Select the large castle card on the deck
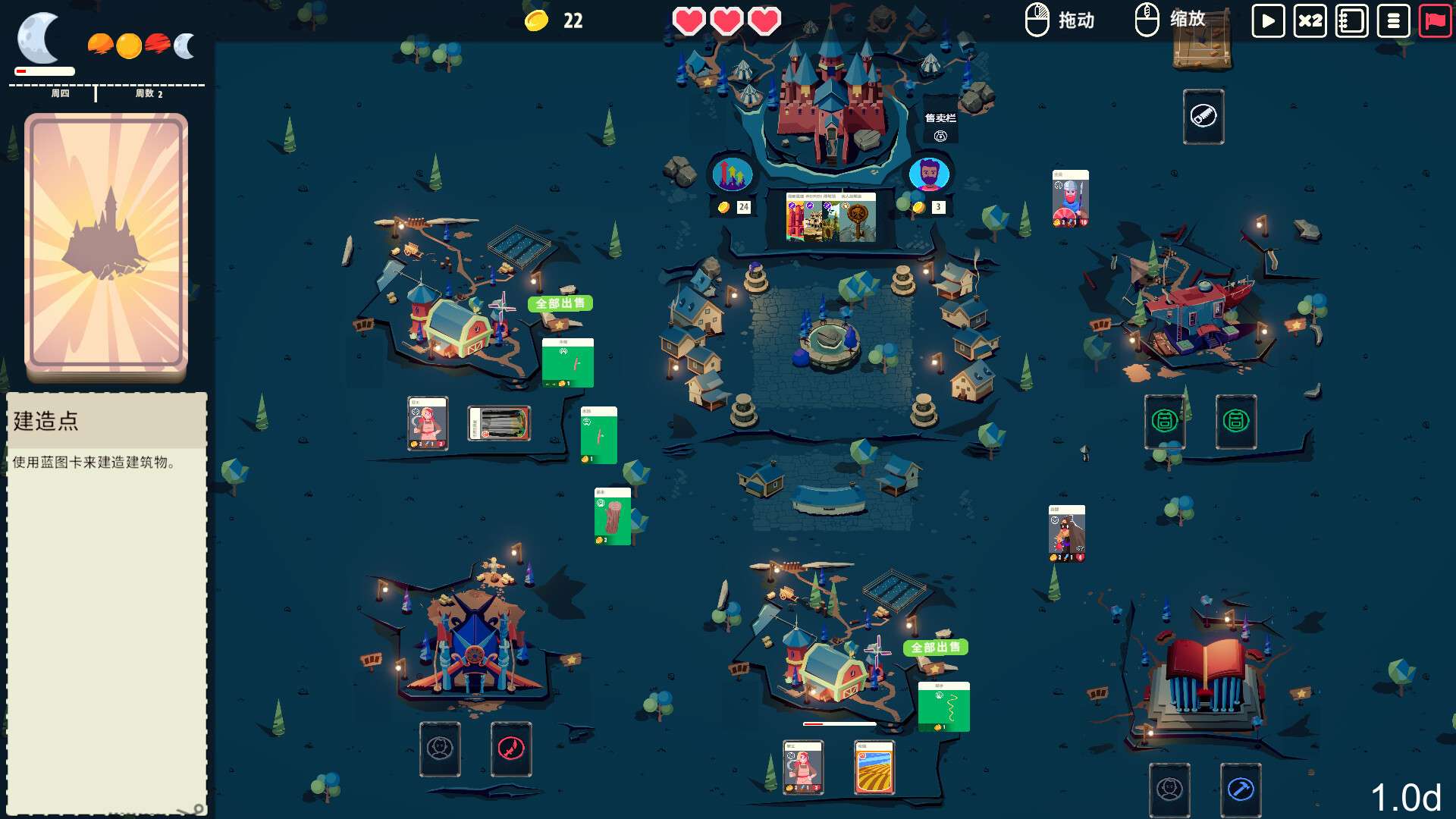 106,244
